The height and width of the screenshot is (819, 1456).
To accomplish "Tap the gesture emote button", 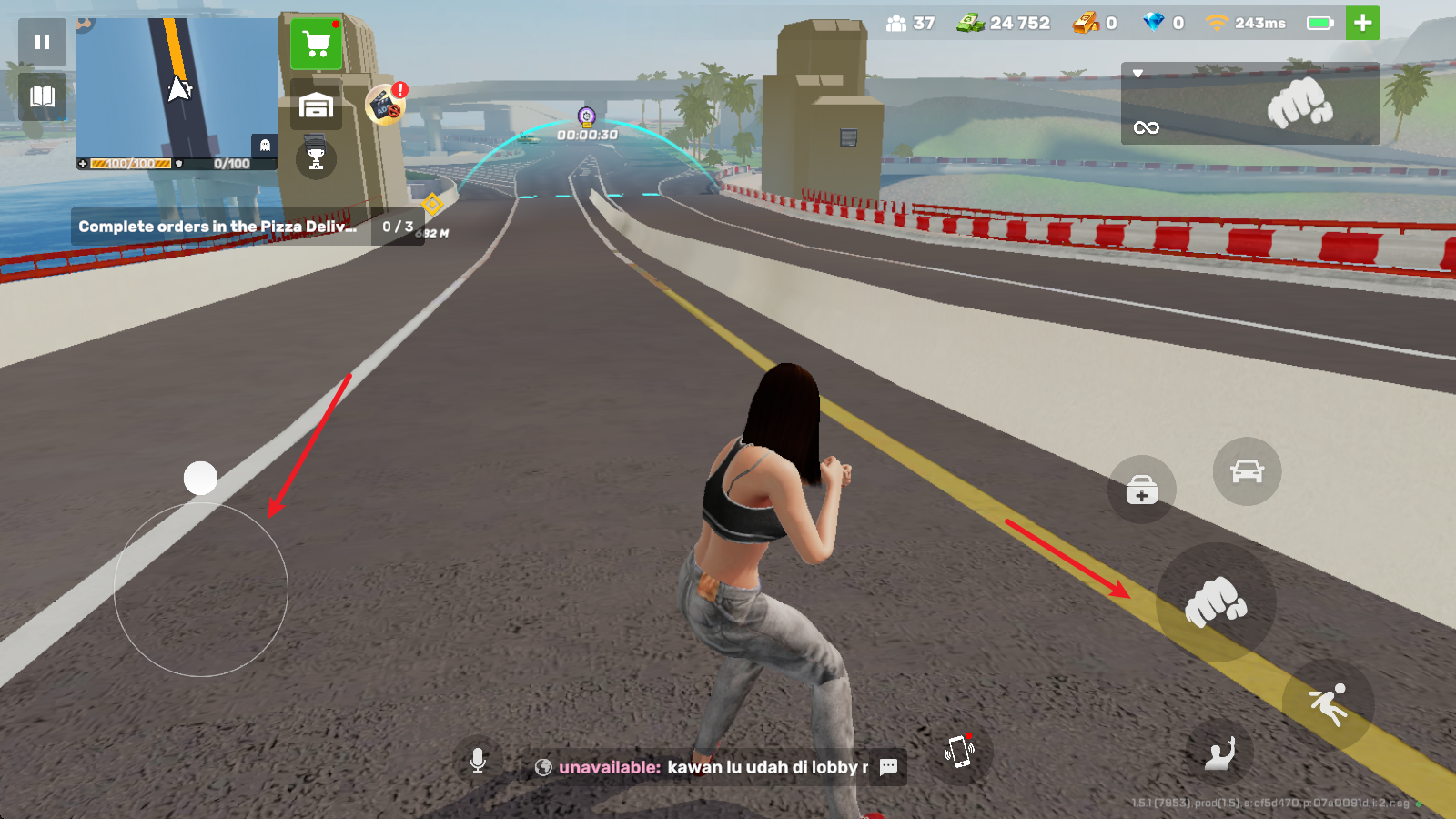I will pos(1219,753).
